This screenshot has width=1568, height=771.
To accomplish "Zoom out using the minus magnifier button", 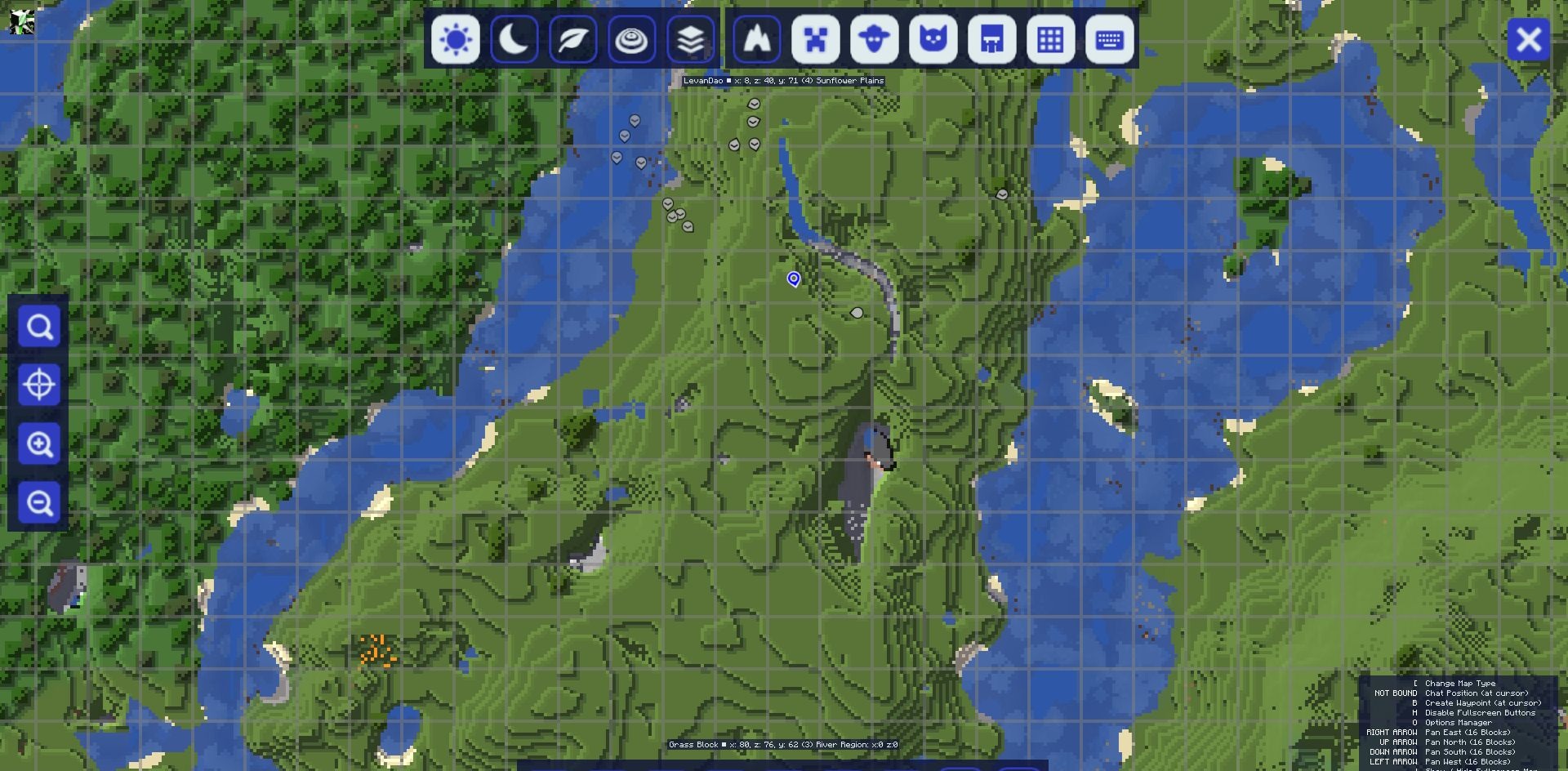I will (x=39, y=502).
